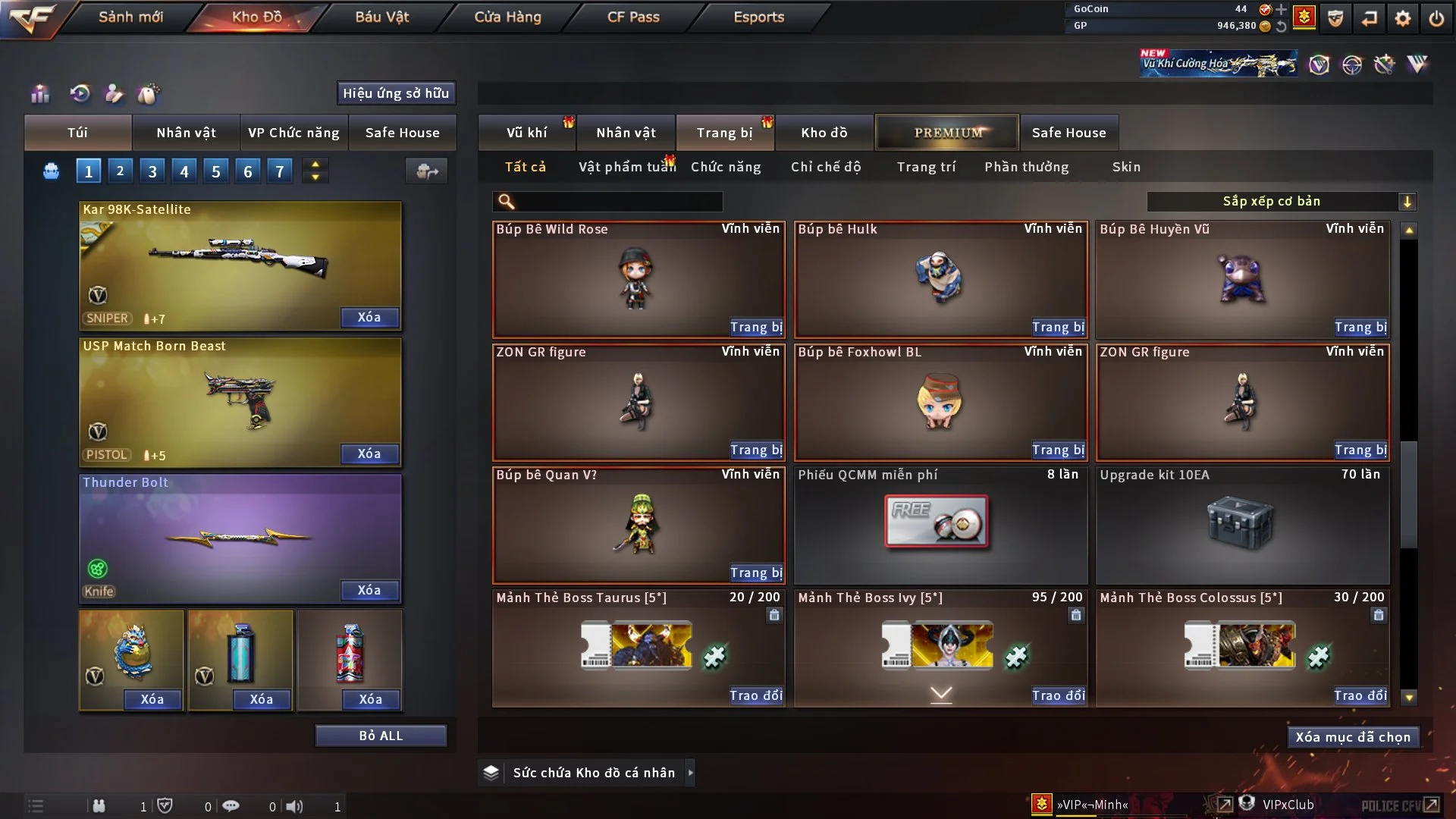This screenshot has height=819, width=1456.
Task: Click Xóa mục đã chọn button
Action: point(1353,737)
